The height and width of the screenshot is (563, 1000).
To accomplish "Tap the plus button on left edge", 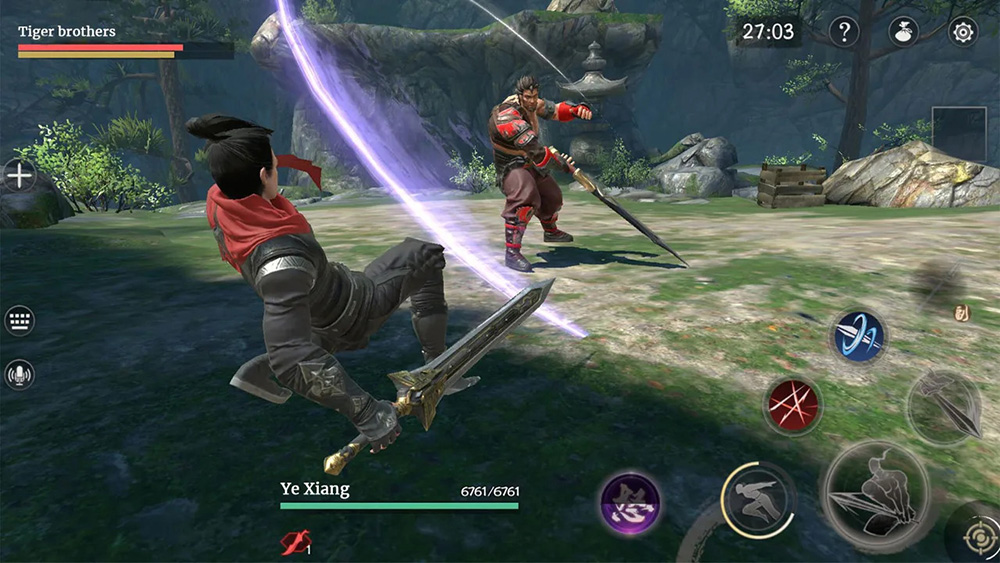I will point(19,176).
